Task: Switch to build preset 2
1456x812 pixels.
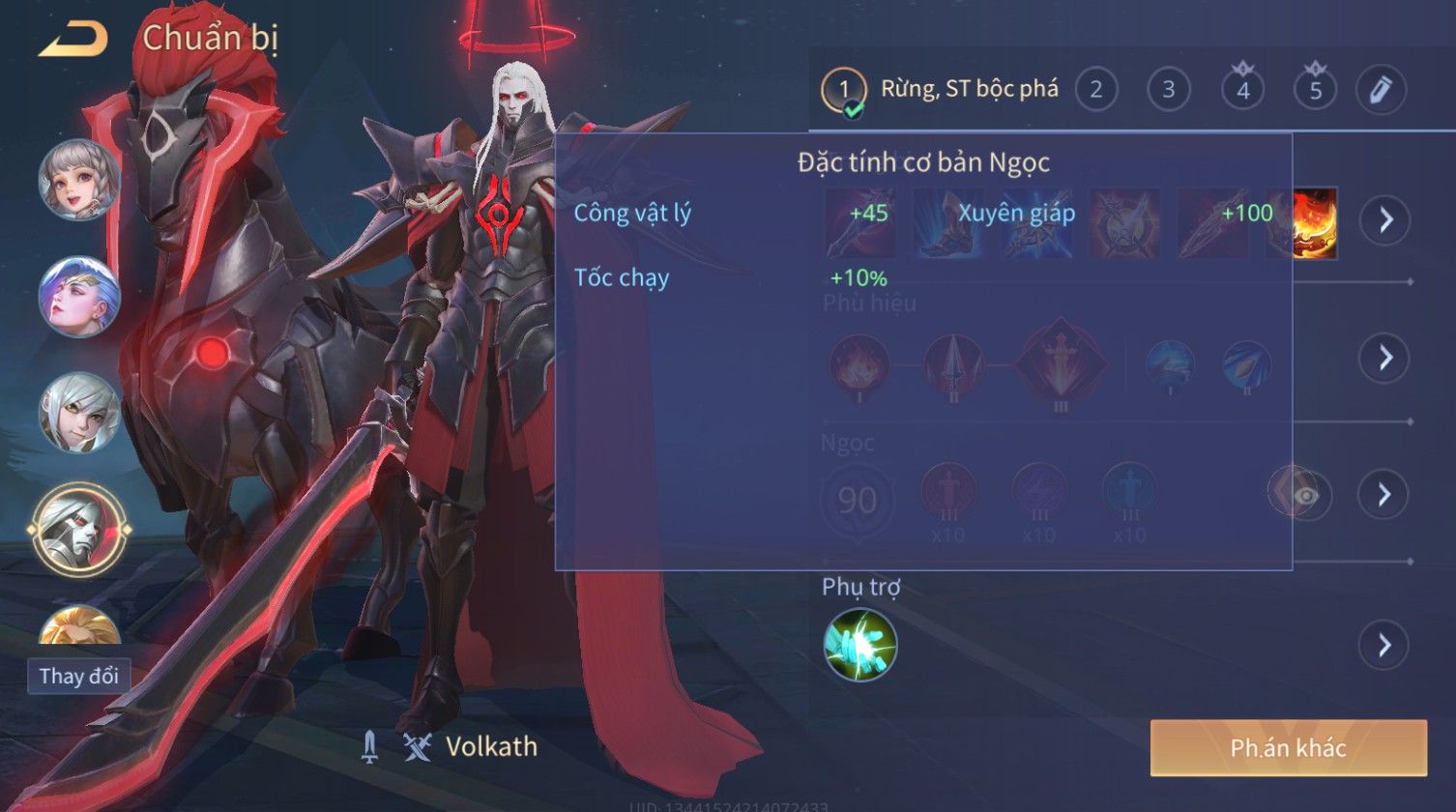Action: (x=1095, y=90)
